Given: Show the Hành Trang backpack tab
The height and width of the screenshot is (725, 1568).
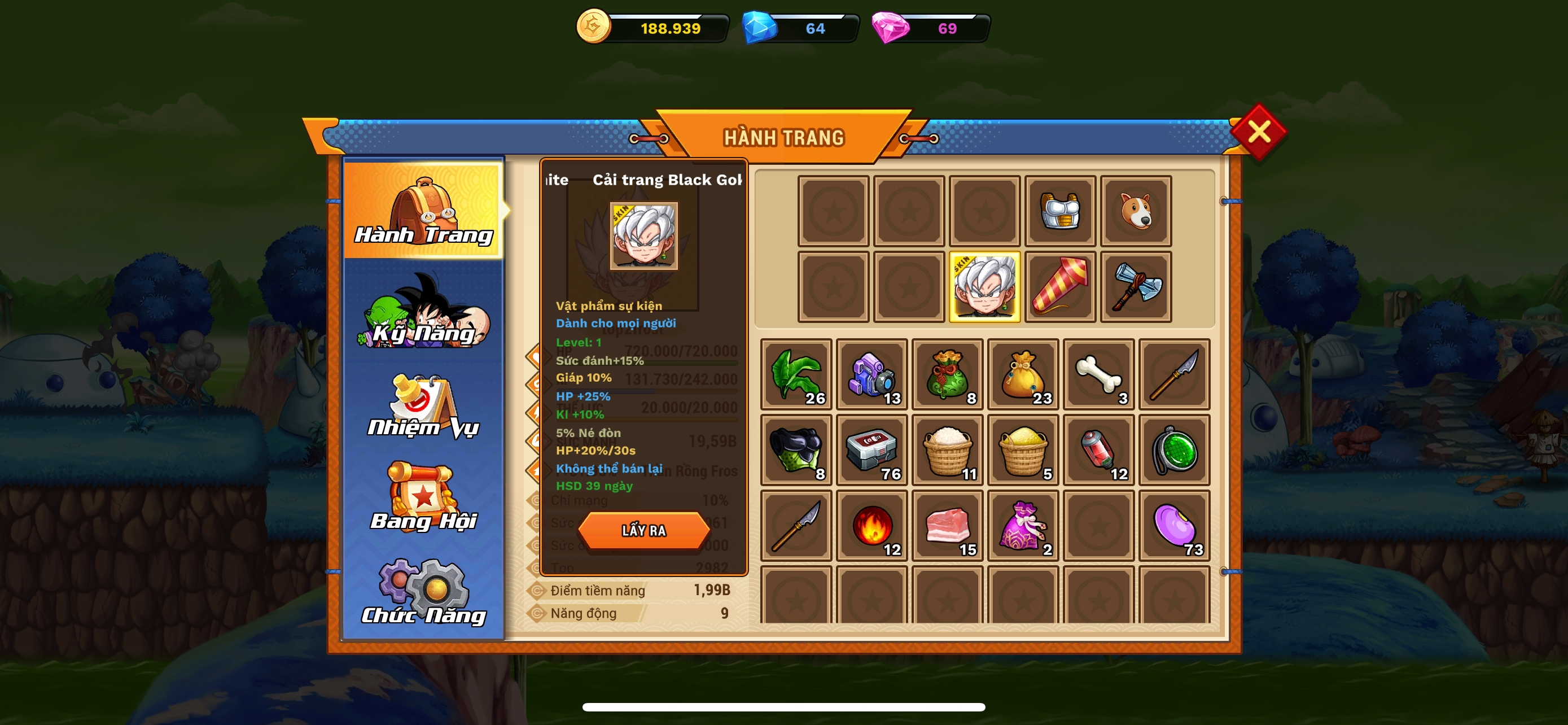Looking at the screenshot, I should tap(424, 210).
